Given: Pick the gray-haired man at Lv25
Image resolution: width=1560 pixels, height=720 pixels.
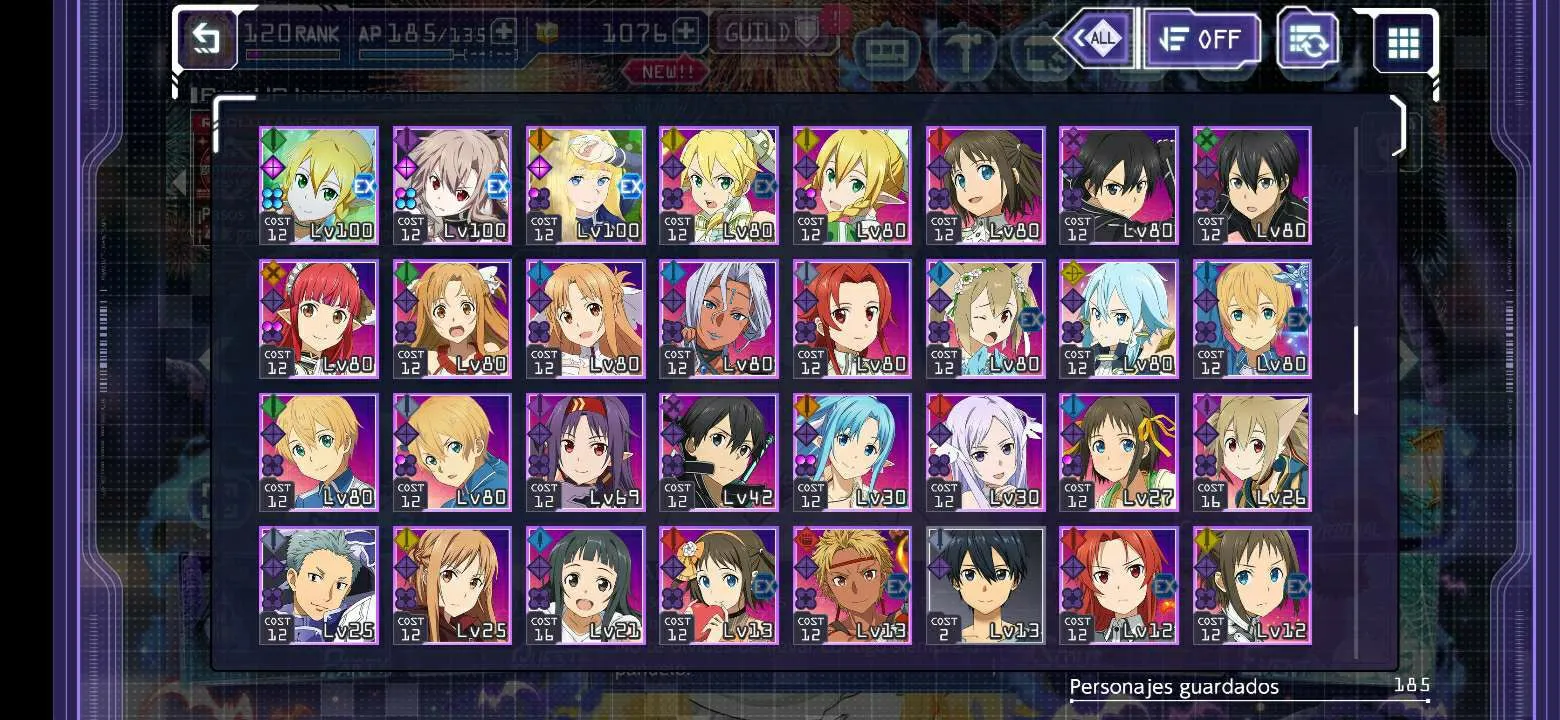Looking at the screenshot, I should click(319, 585).
